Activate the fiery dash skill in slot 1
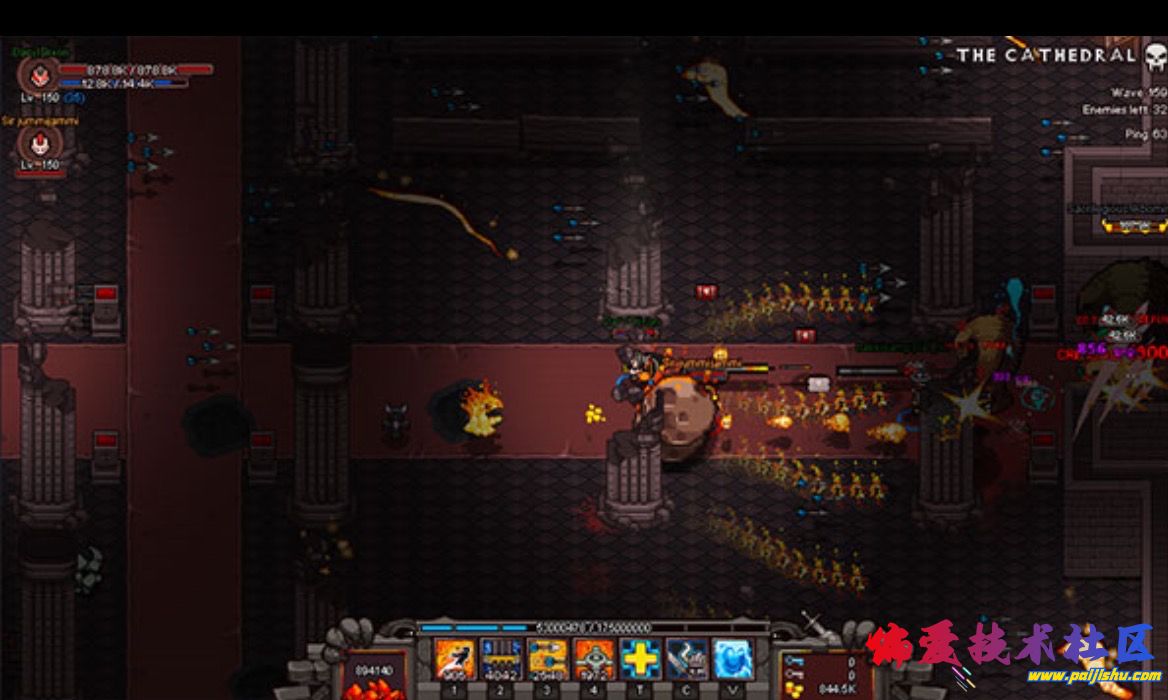 click(454, 658)
